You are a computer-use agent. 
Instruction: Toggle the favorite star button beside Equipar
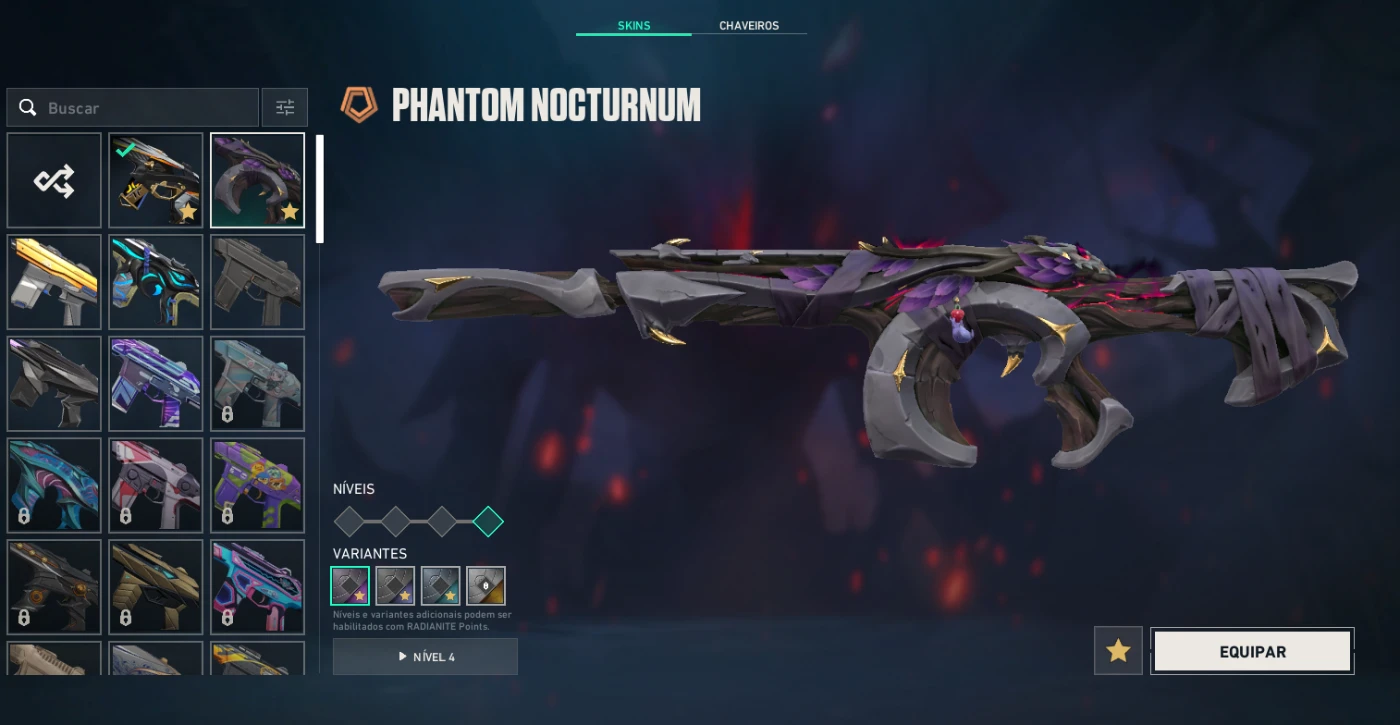click(1118, 651)
